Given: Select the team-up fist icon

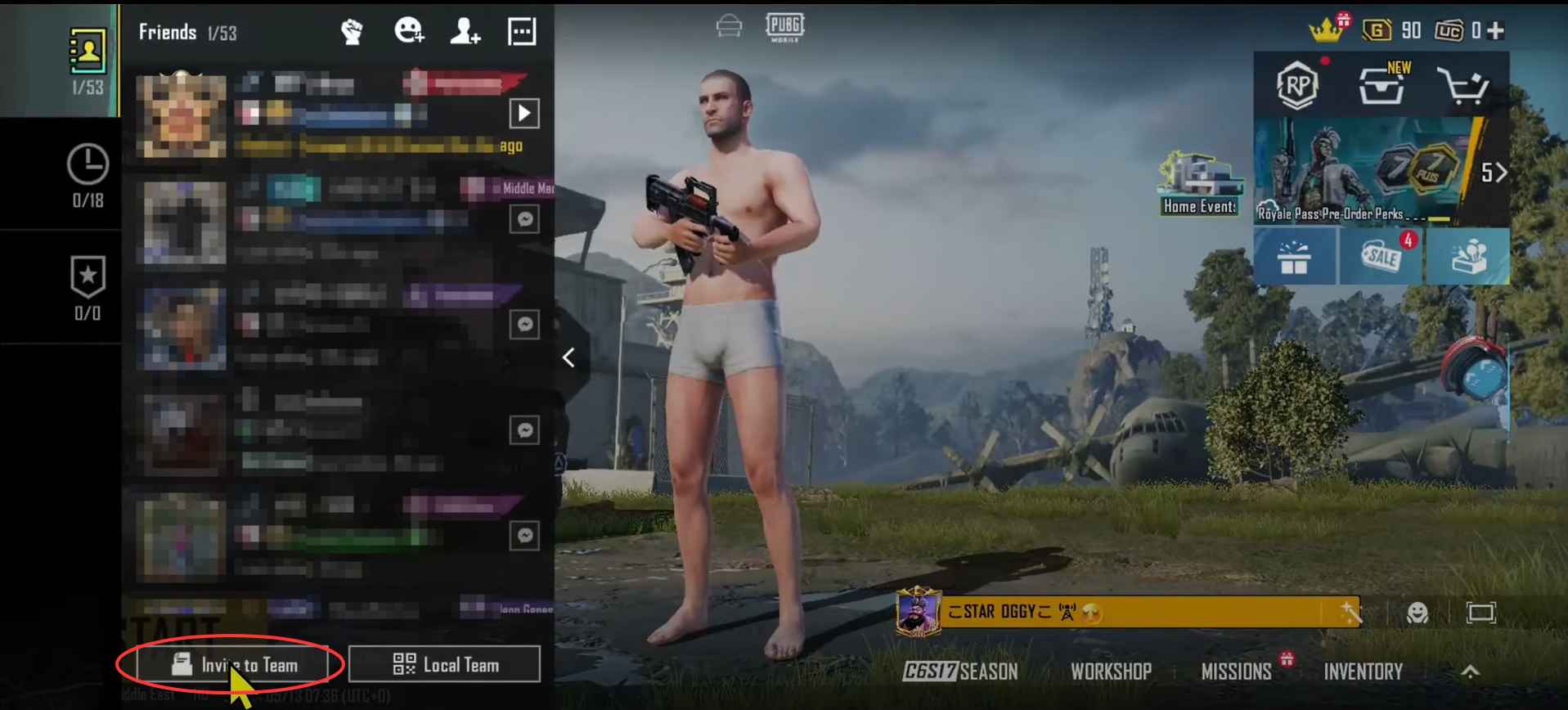Looking at the screenshot, I should (352, 31).
